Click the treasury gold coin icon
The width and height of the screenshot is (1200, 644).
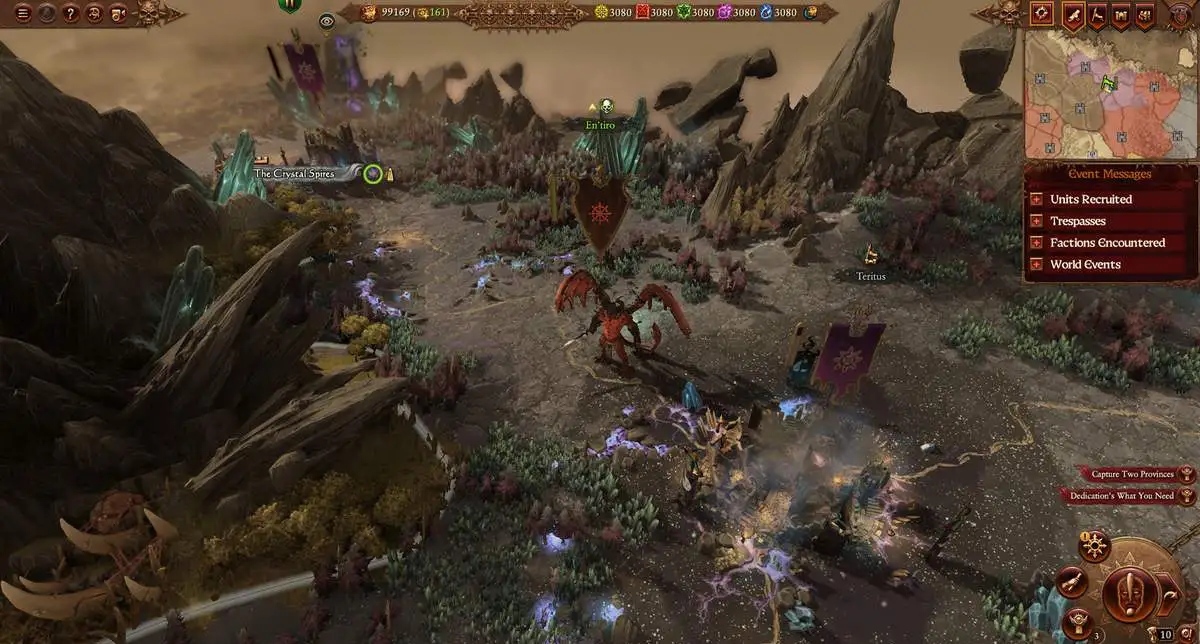coord(370,13)
